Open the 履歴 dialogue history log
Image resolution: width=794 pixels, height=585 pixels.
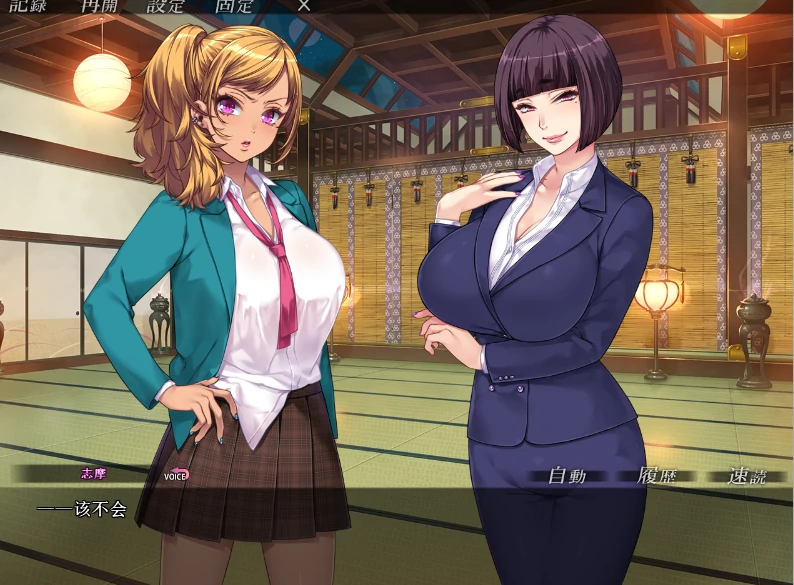[657, 476]
